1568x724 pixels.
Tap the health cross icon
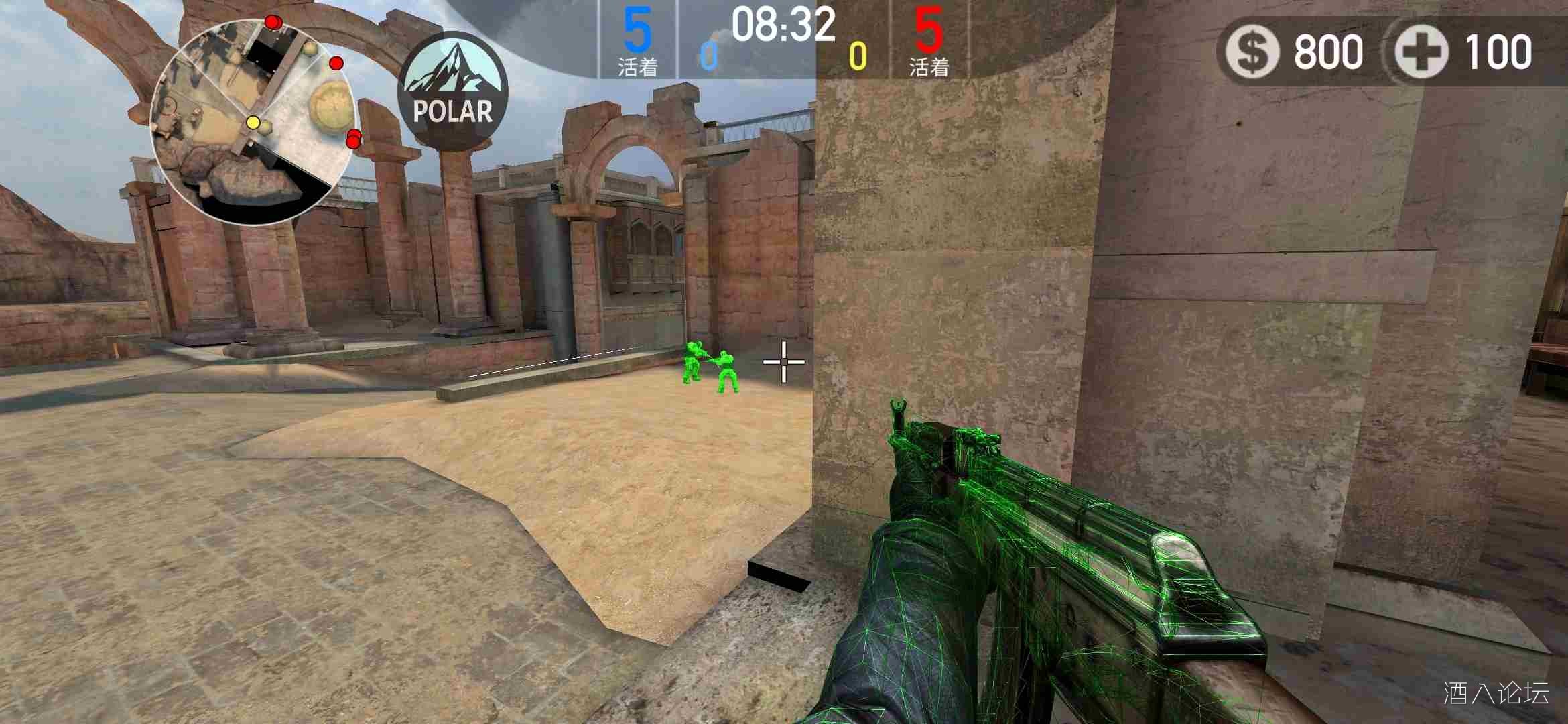pyautogui.click(x=1422, y=52)
